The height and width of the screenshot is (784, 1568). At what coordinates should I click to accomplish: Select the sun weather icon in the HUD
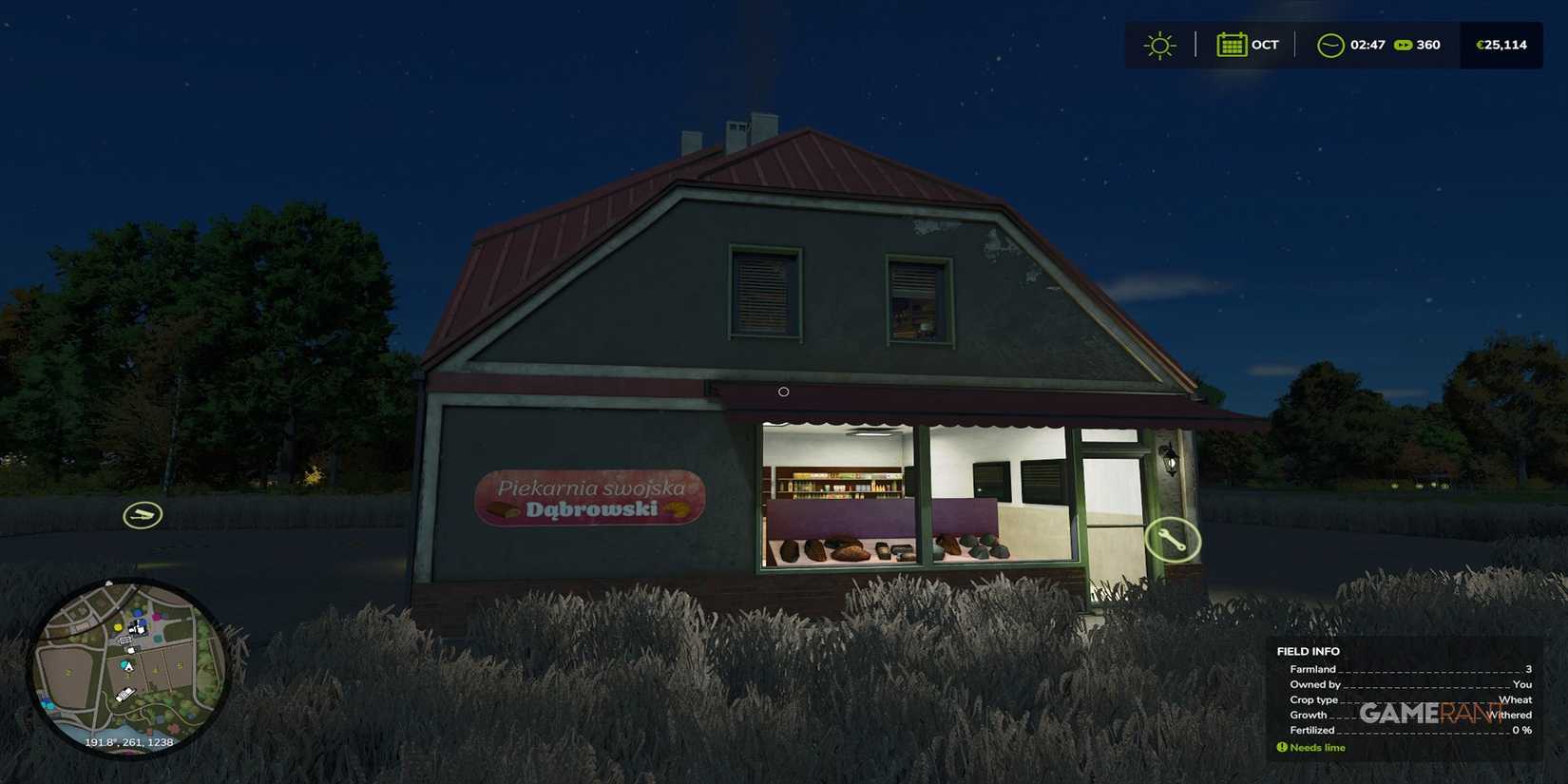click(1159, 45)
